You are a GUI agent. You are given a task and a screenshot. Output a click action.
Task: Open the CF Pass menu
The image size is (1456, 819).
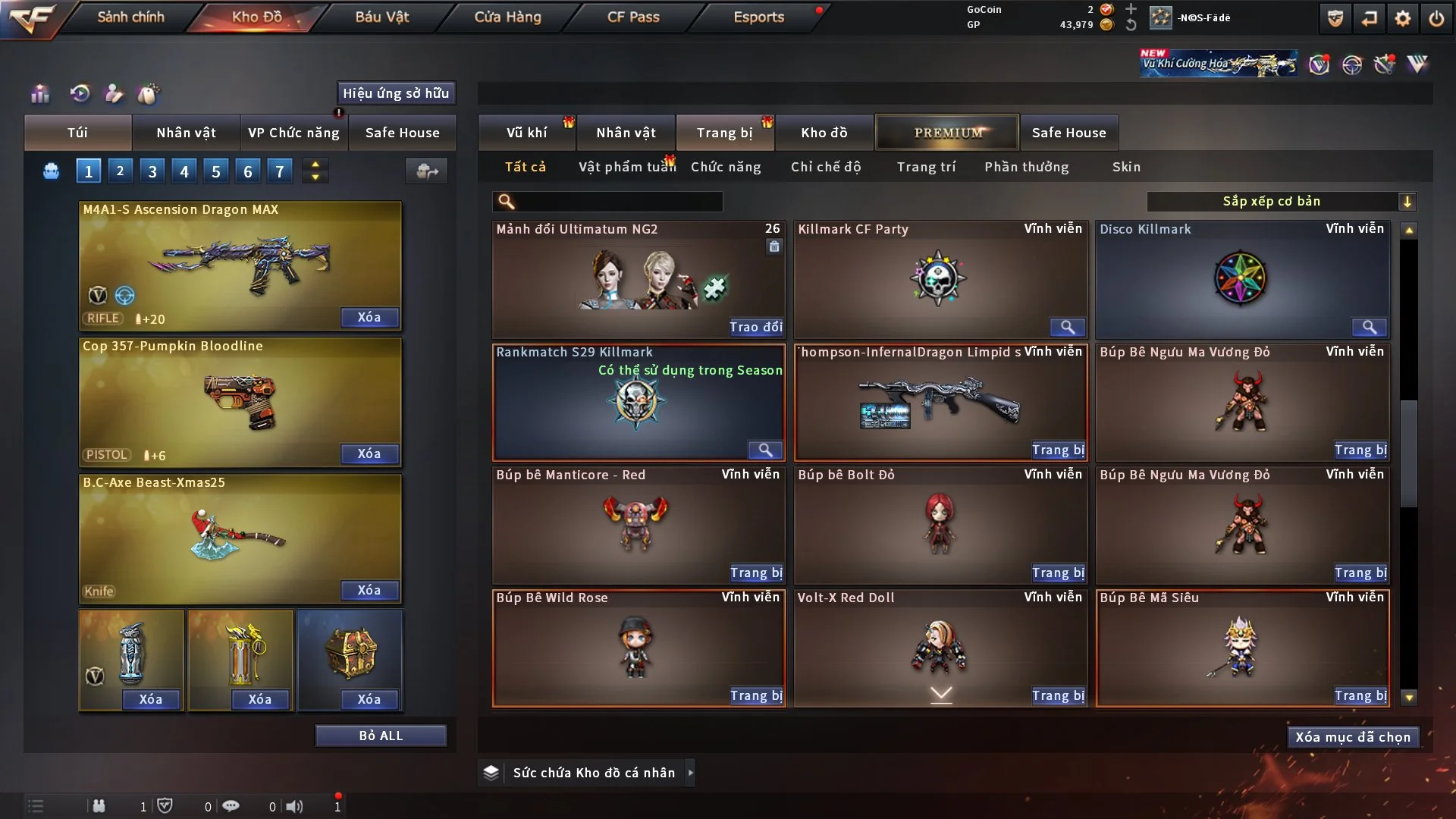(x=633, y=17)
